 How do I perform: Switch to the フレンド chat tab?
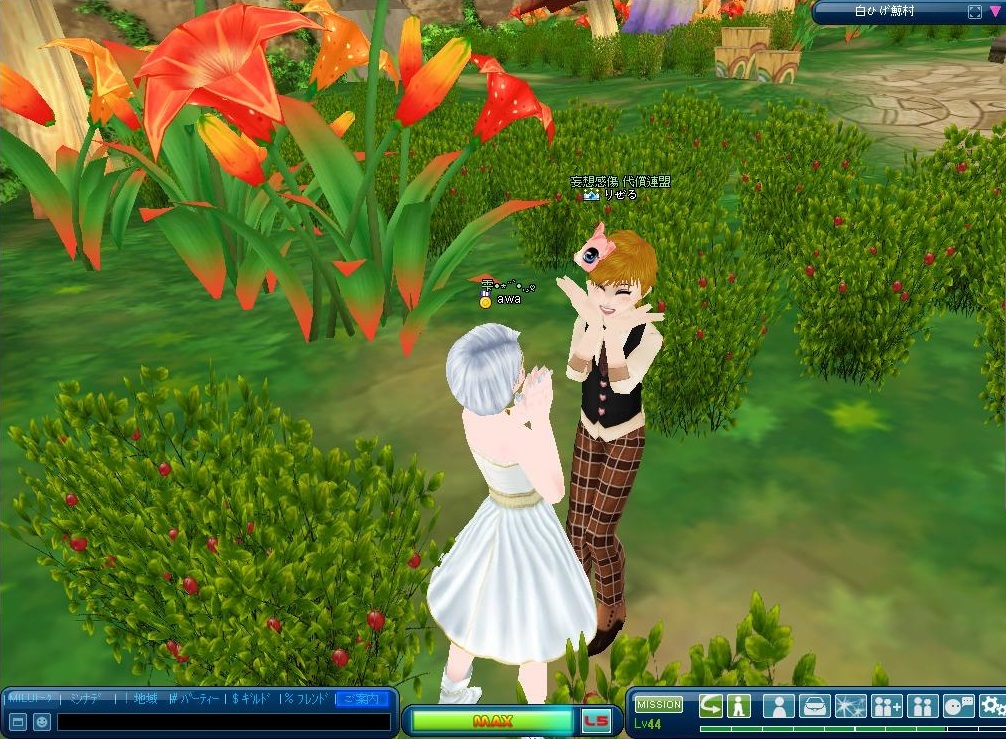(x=309, y=699)
